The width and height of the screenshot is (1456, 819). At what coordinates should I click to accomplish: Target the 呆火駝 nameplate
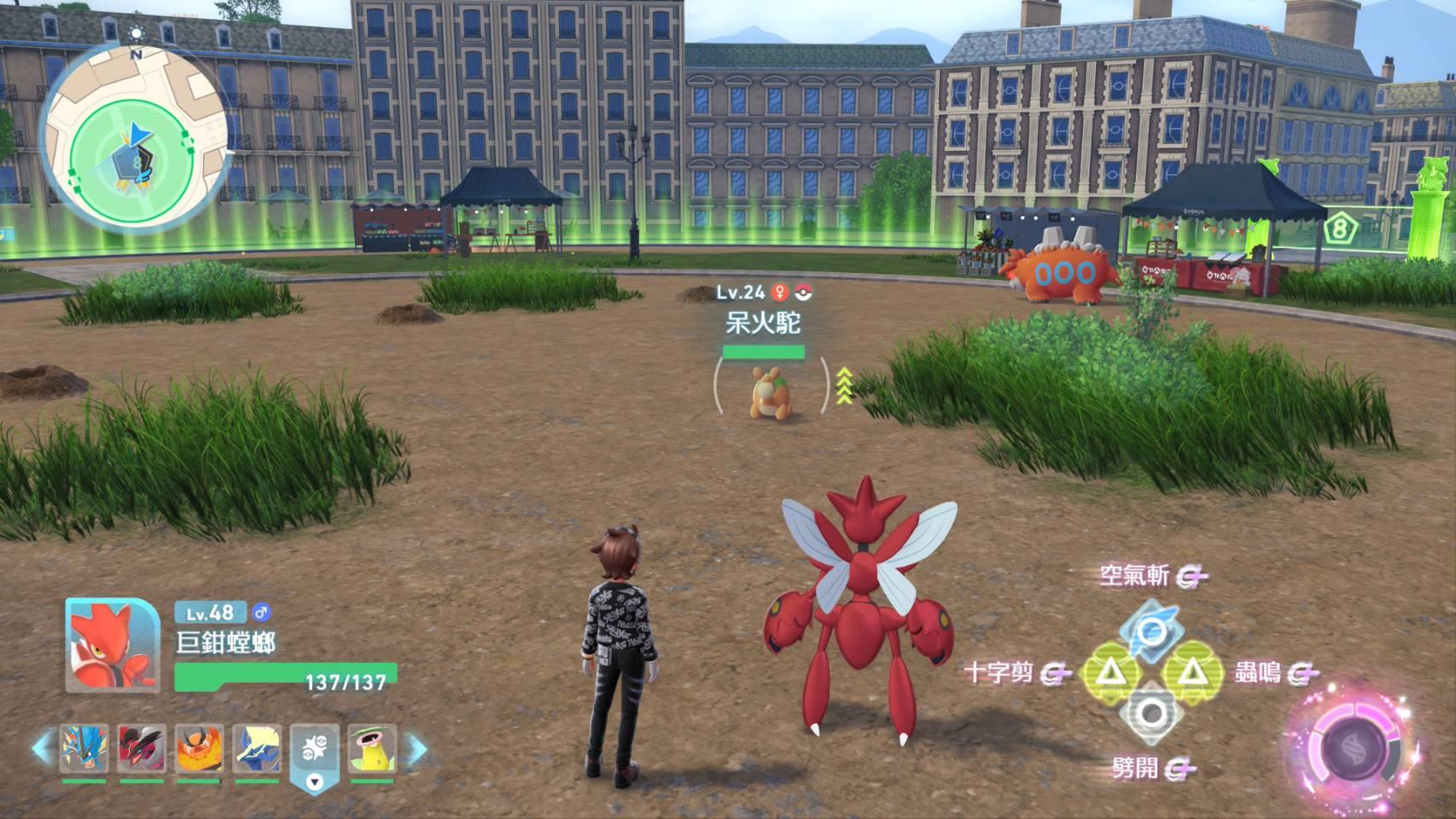[763, 323]
